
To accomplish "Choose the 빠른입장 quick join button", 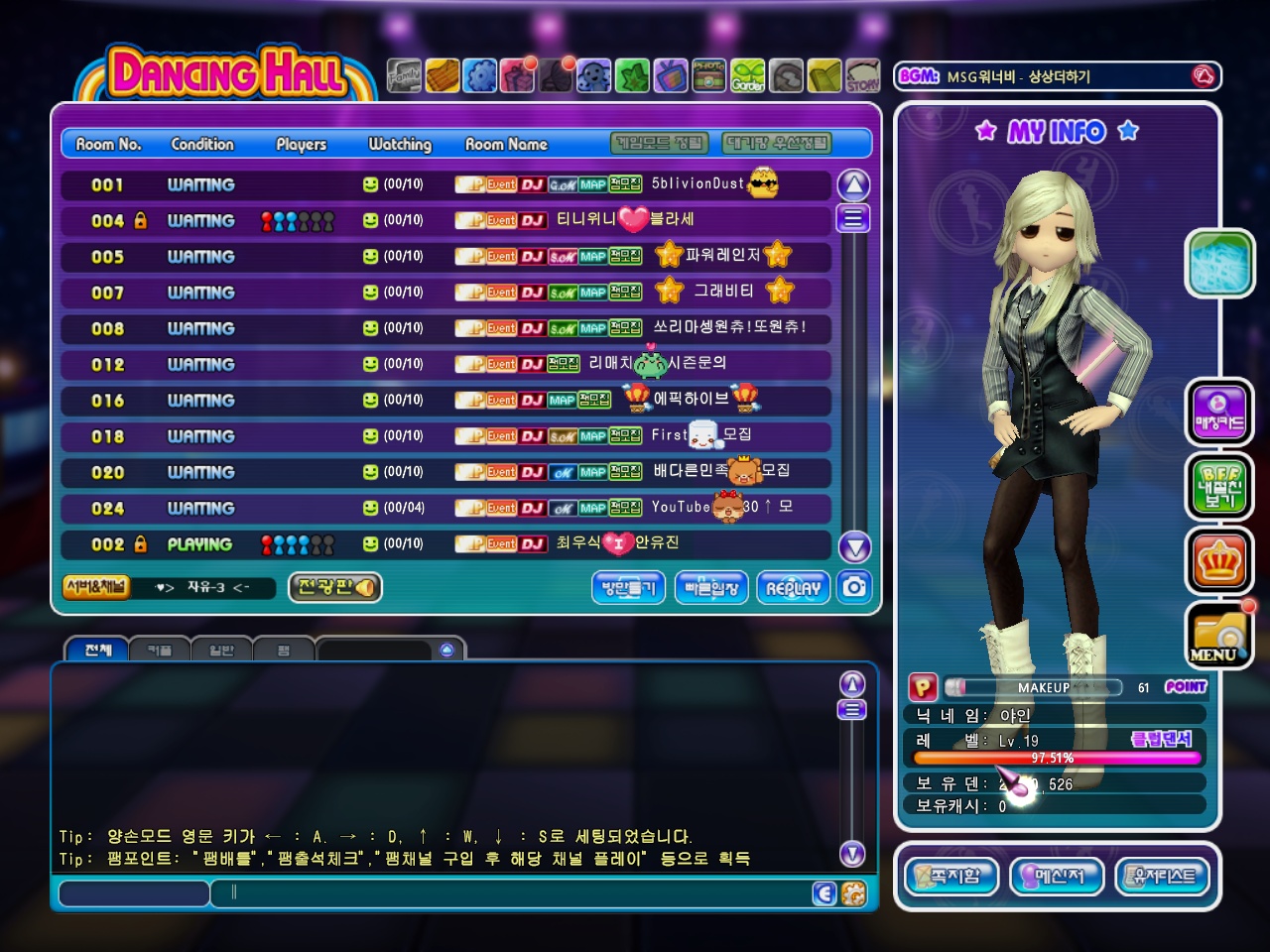I will point(711,588).
